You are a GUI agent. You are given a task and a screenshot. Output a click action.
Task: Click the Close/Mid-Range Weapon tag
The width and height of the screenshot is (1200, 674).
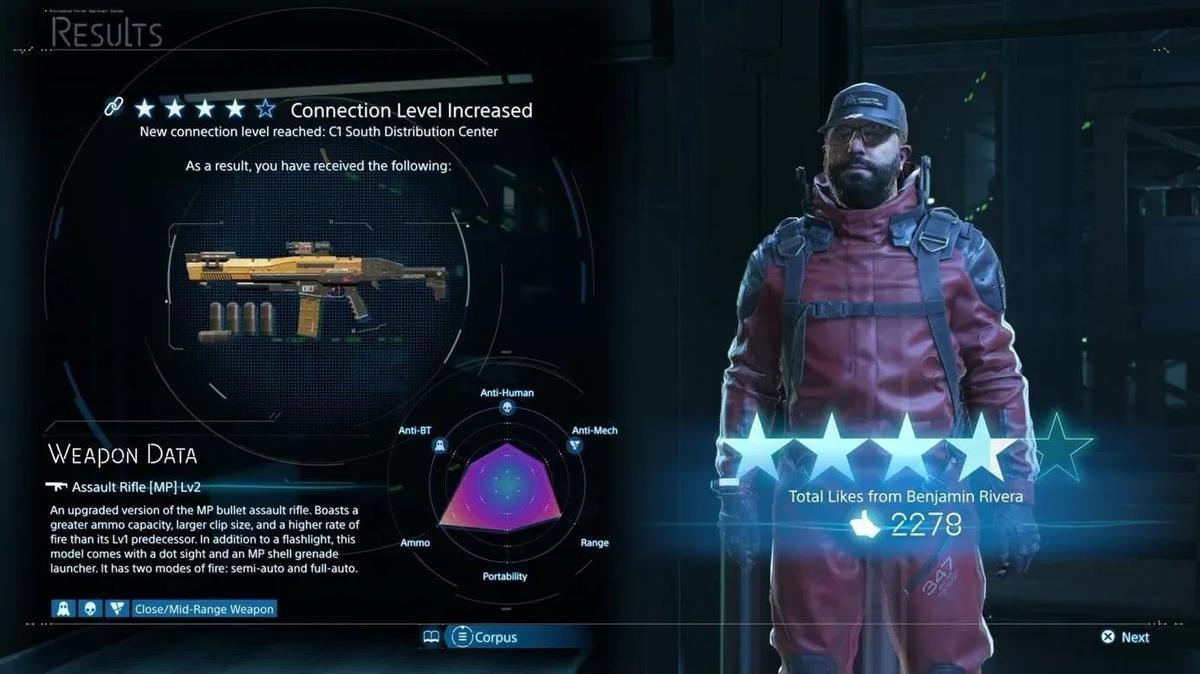tap(203, 608)
